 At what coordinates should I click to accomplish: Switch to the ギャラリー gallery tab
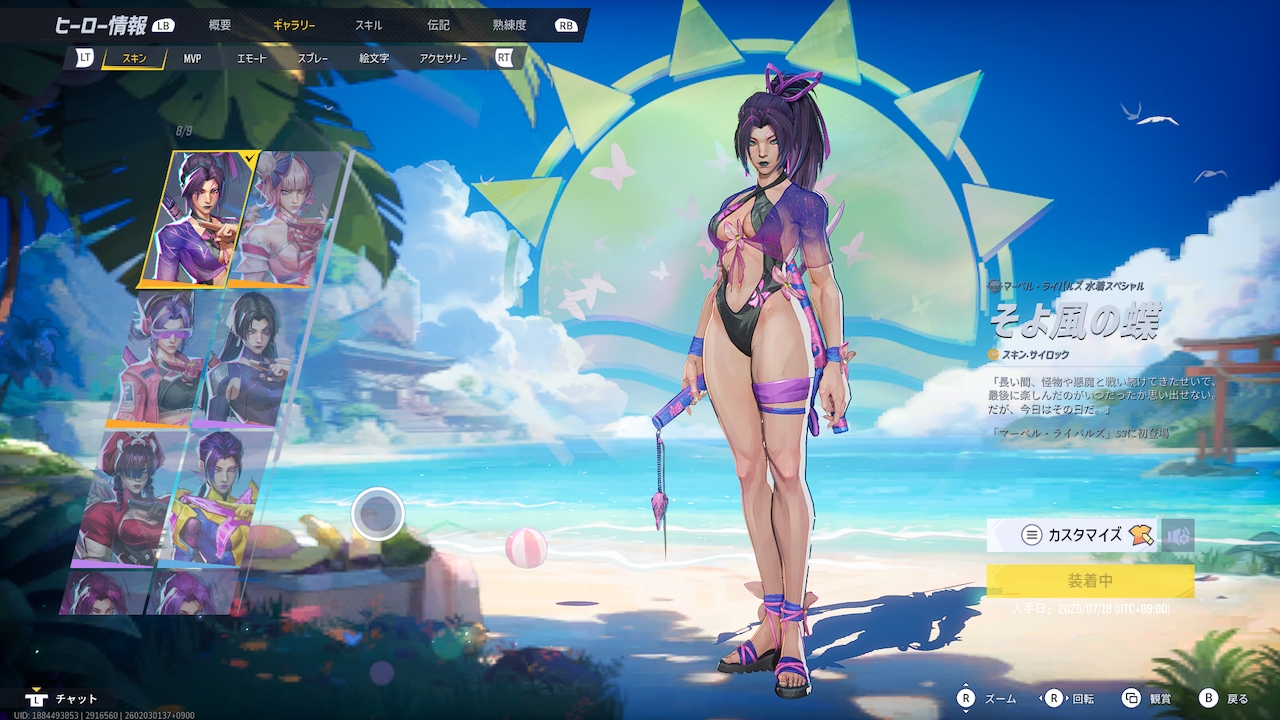(294, 25)
